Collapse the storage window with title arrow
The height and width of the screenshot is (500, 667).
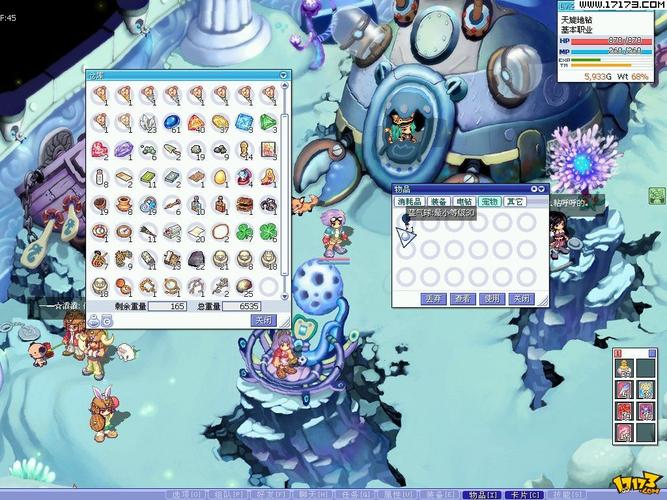pos(283,75)
